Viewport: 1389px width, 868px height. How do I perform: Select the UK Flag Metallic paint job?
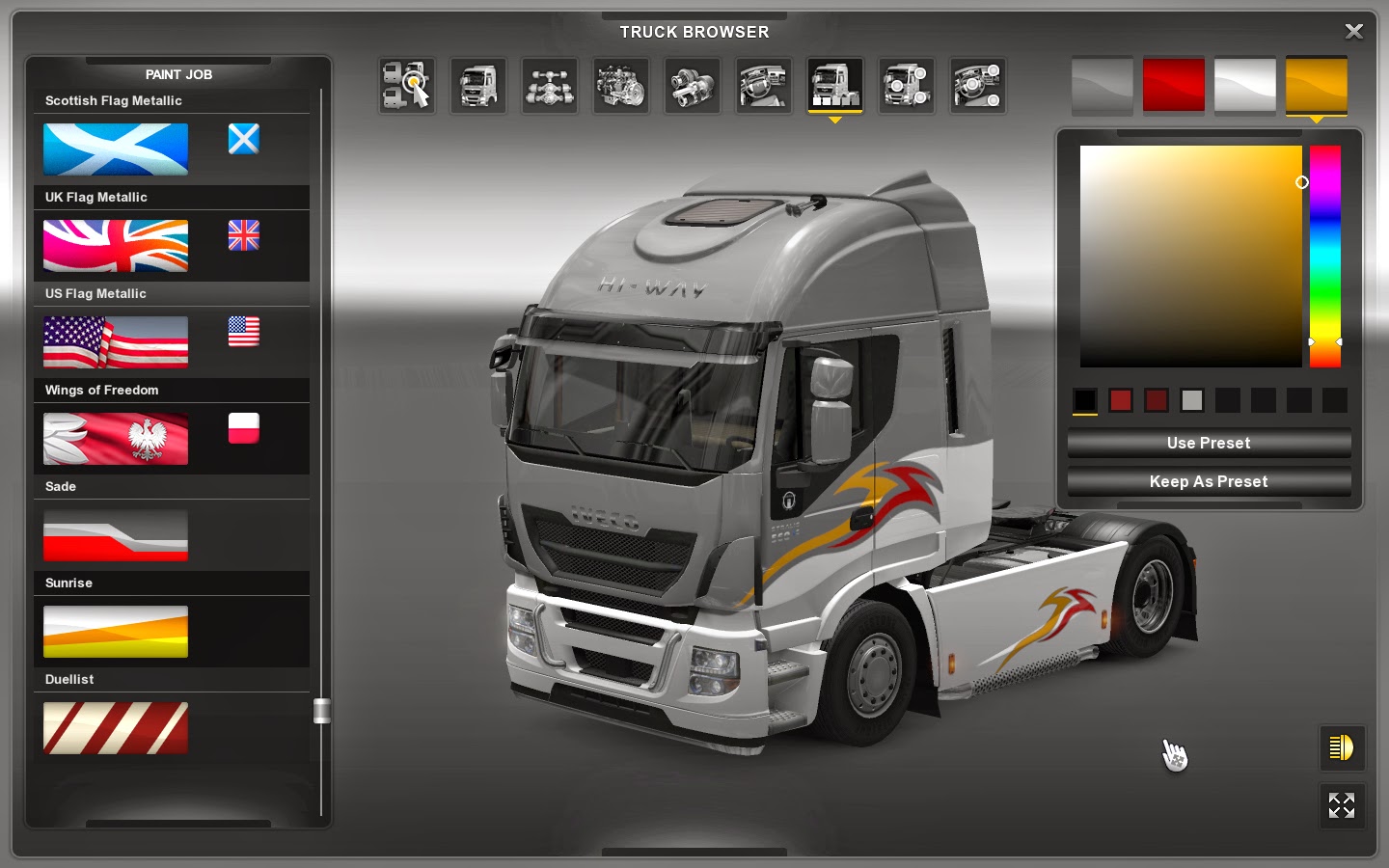click(115, 246)
